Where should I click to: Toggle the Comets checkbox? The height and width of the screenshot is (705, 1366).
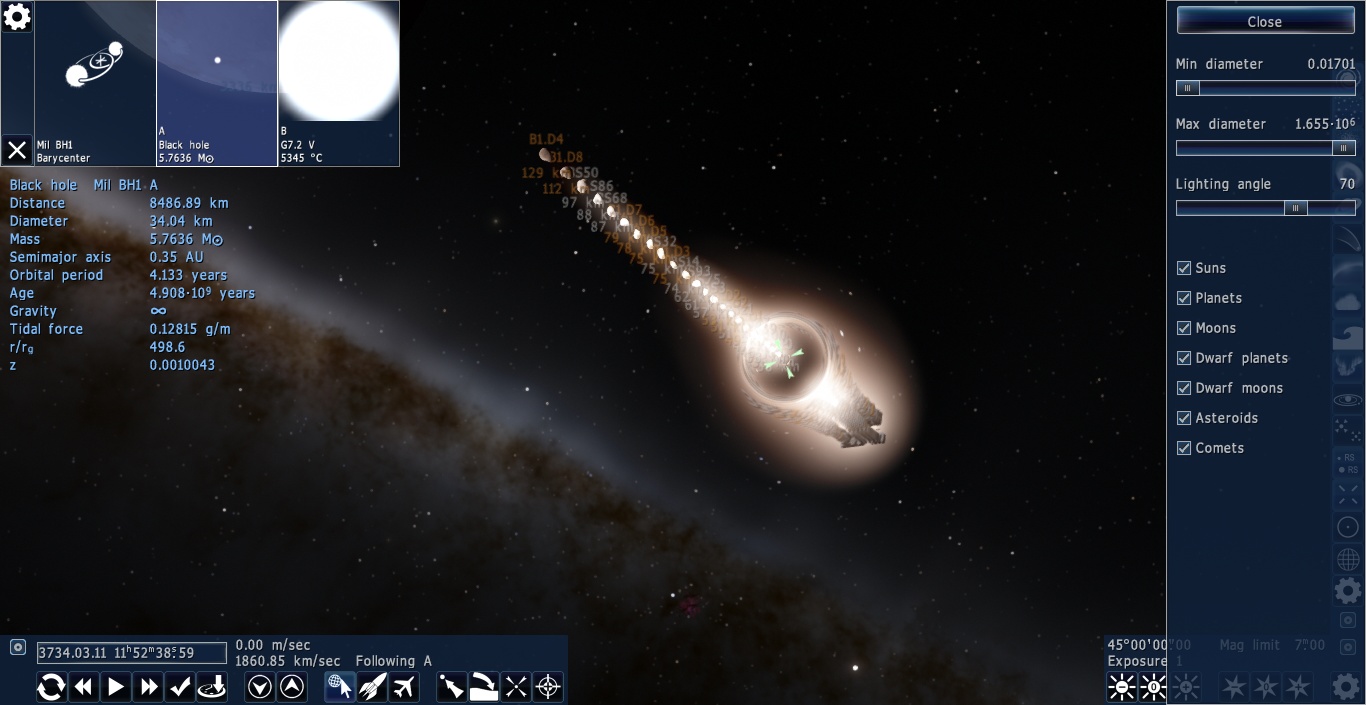click(x=1184, y=448)
